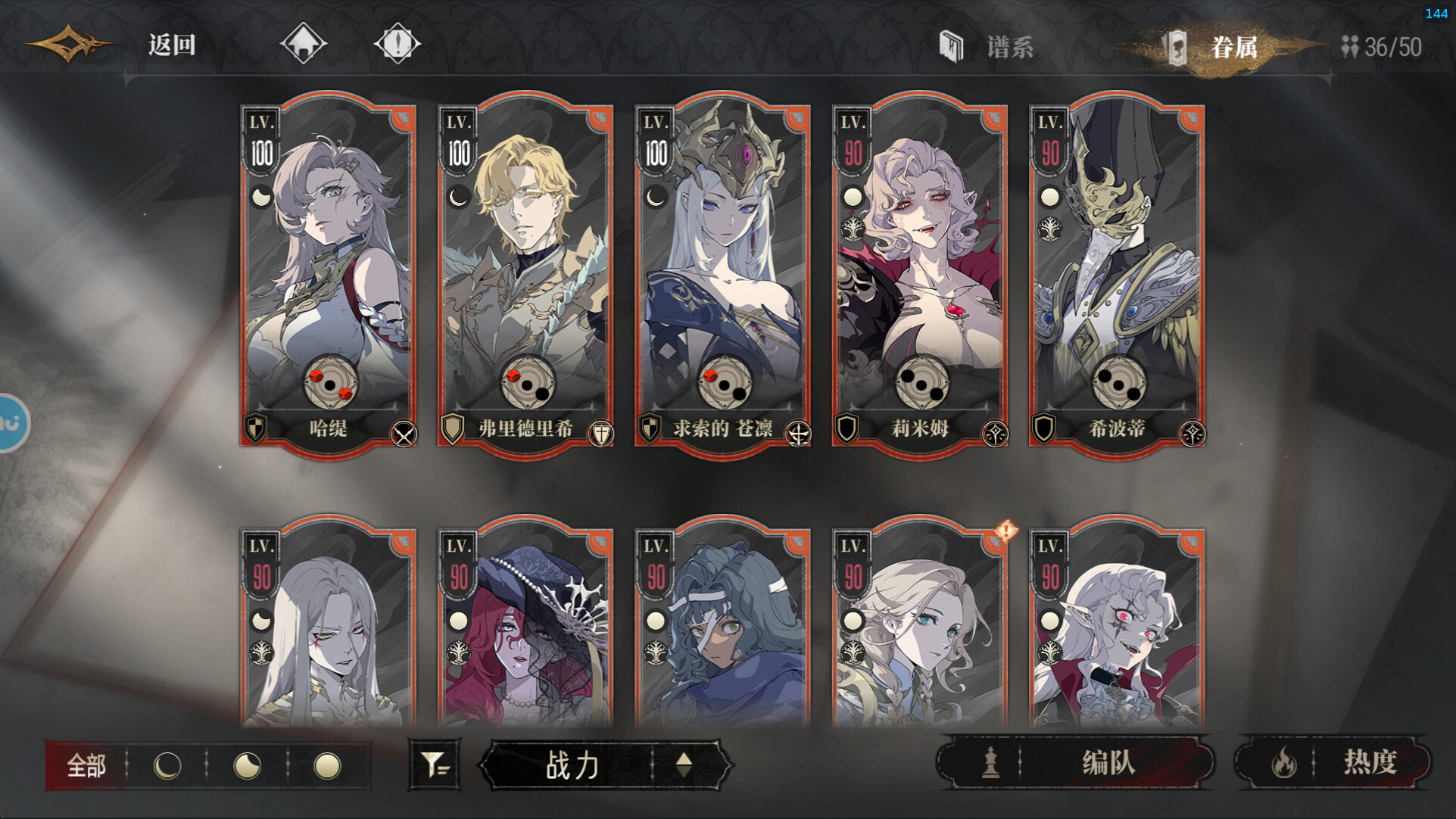Open the 希波蒂 character card
The width and height of the screenshot is (1456, 819).
click(x=1117, y=272)
